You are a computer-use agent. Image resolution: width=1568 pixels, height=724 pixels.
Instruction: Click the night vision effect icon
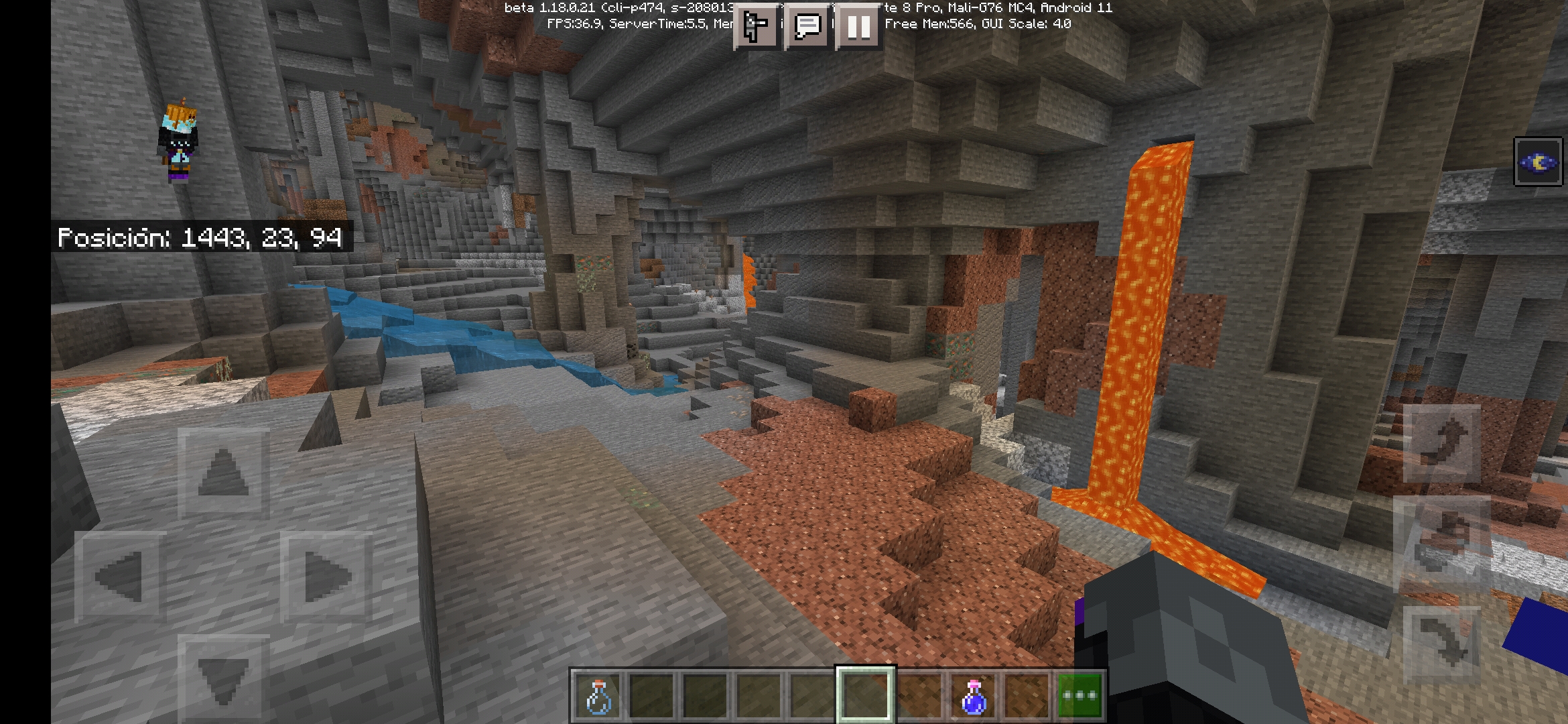tap(1538, 162)
